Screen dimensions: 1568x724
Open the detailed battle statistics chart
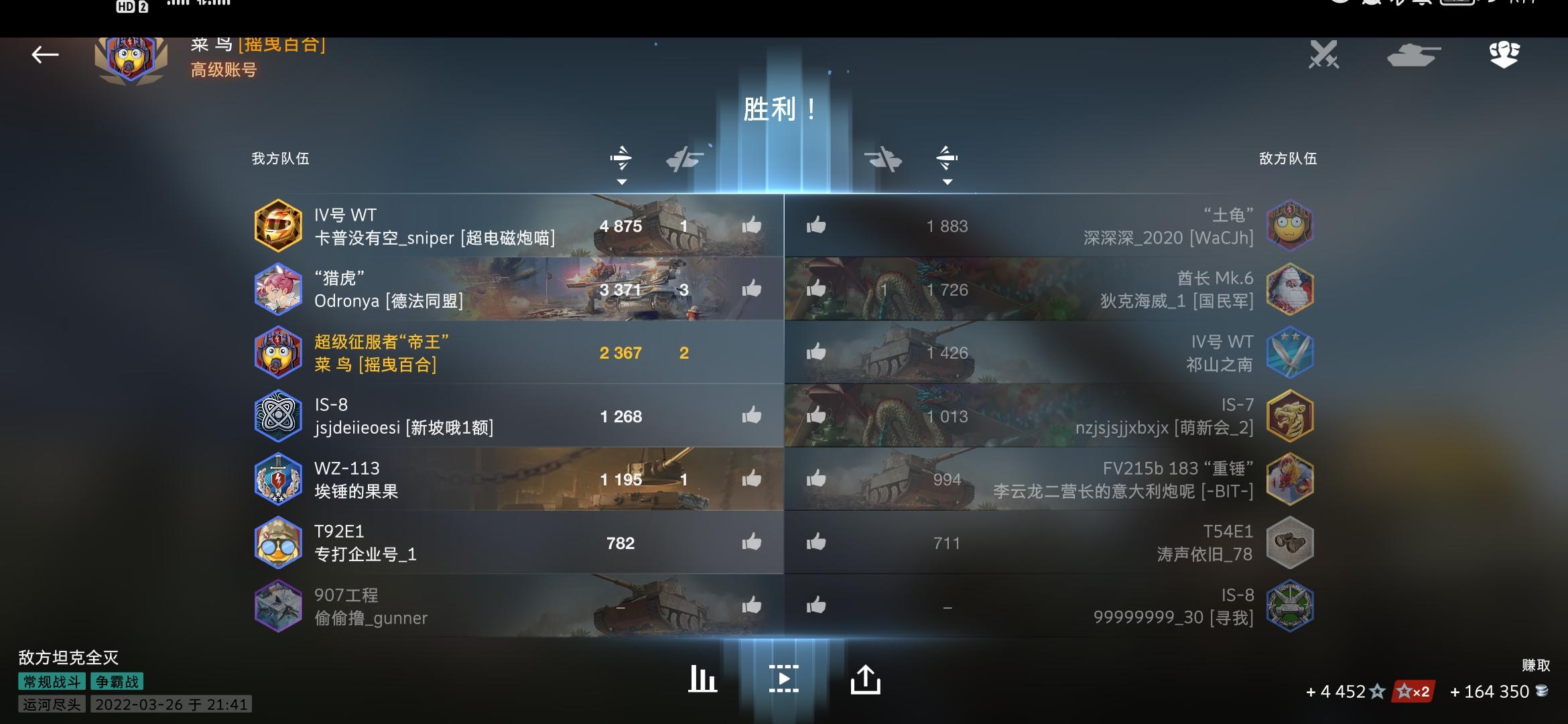(702, 678)
